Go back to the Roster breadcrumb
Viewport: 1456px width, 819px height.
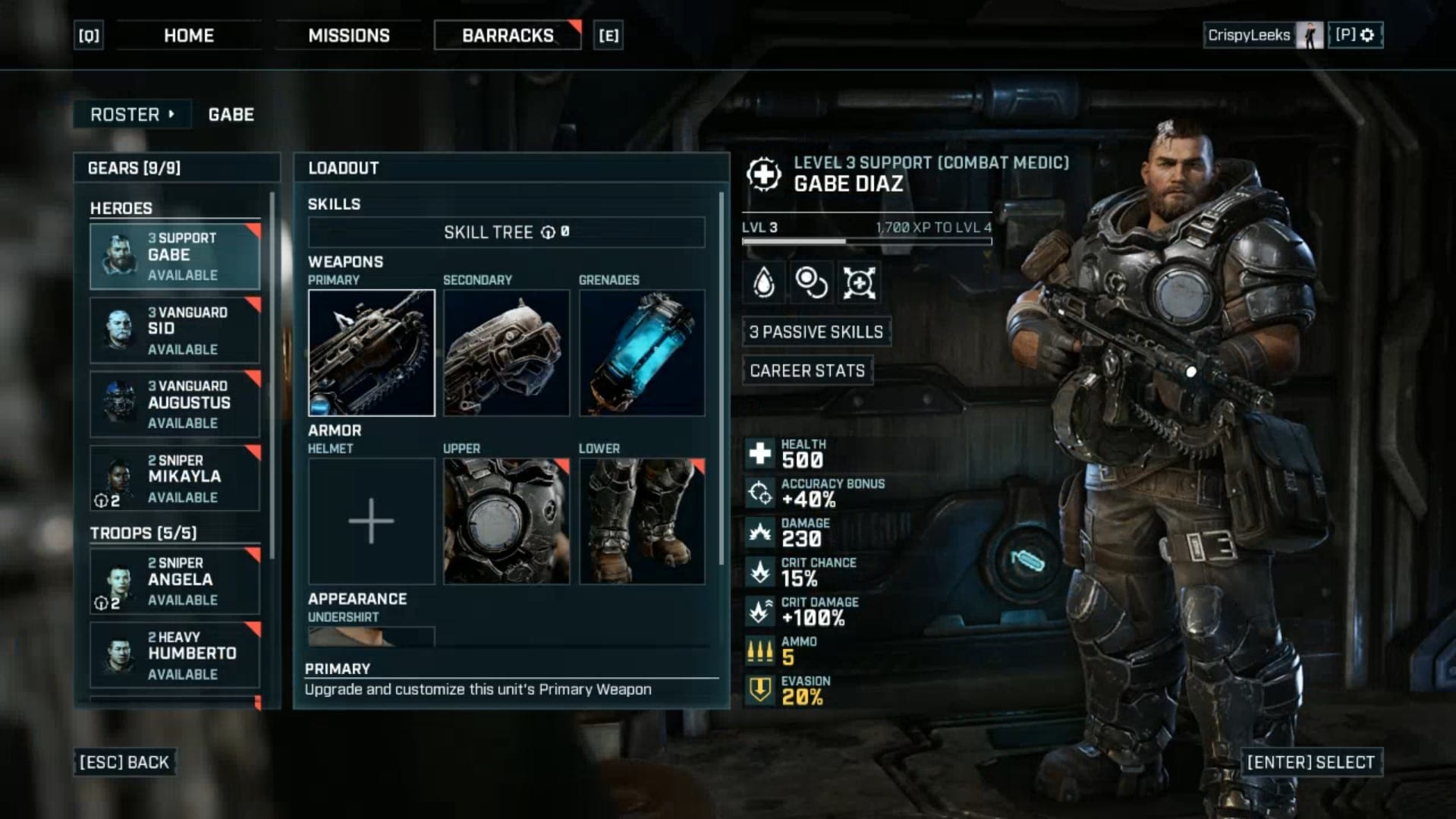pos(132,115)
